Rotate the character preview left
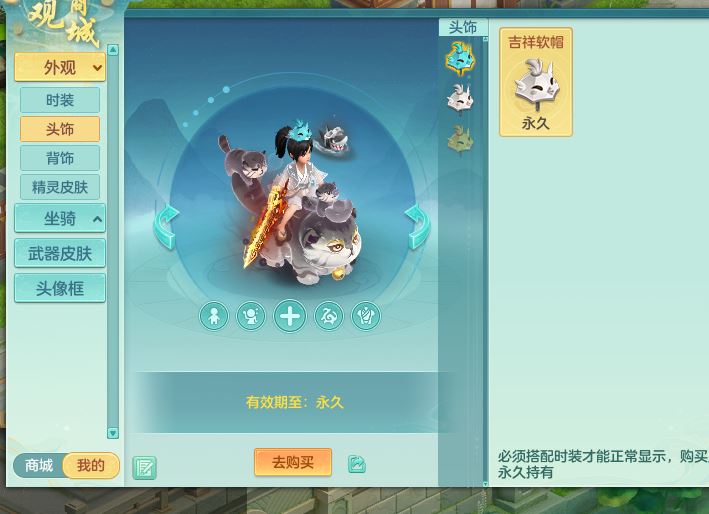Viewport: 709px width, 514px height. (x=166, y=226)
